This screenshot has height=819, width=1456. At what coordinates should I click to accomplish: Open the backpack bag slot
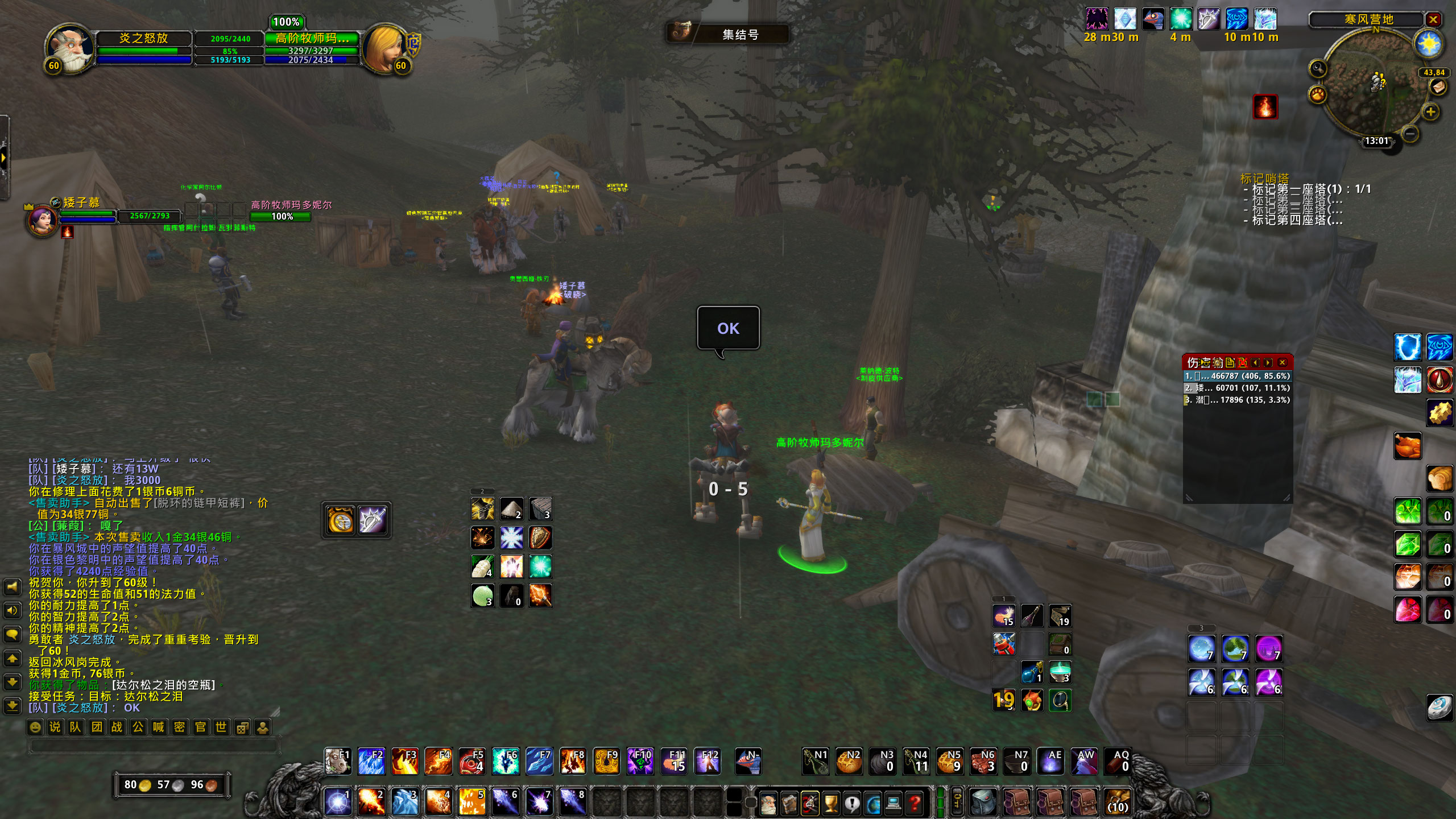[1118, 802]
